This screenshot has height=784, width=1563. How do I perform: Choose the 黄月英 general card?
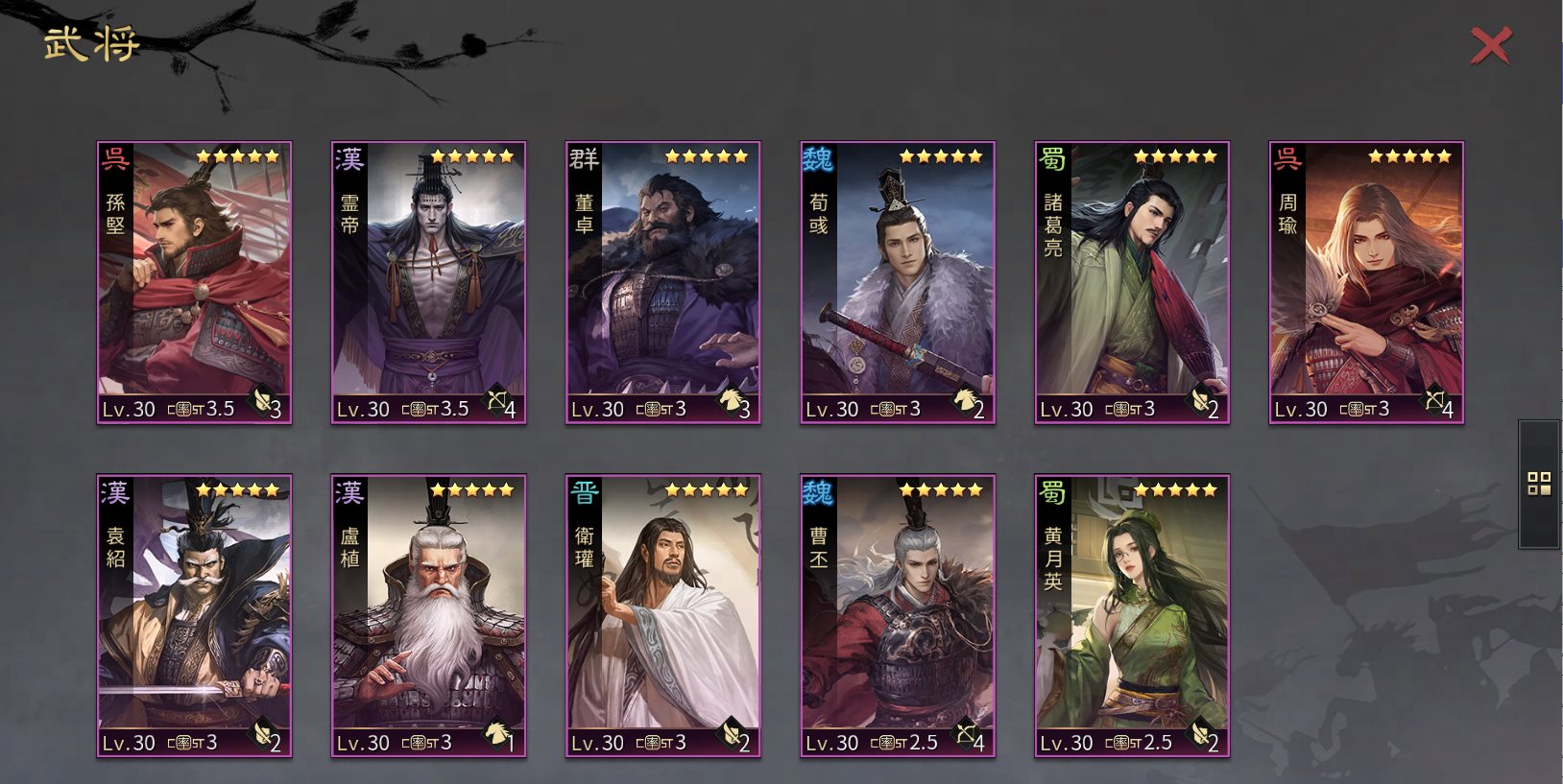(x=1132, y=615)
